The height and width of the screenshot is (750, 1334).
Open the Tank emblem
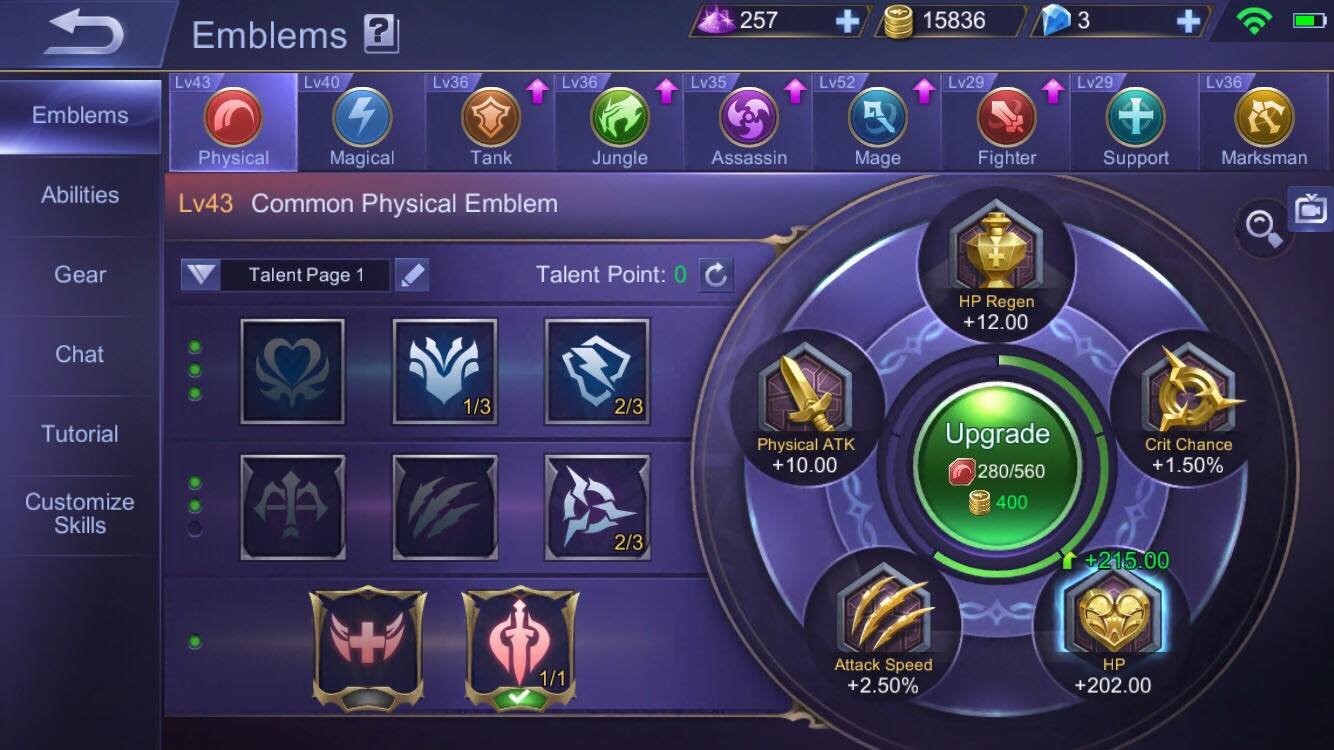coord(488,118)
